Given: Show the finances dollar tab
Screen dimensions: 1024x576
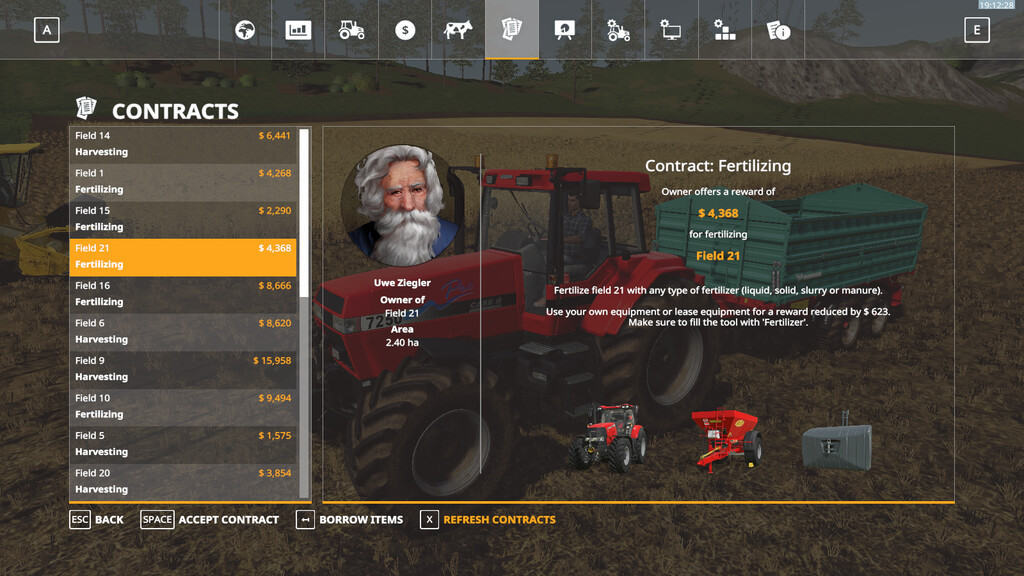Looking at the screenshot, I should coord(405,30).
